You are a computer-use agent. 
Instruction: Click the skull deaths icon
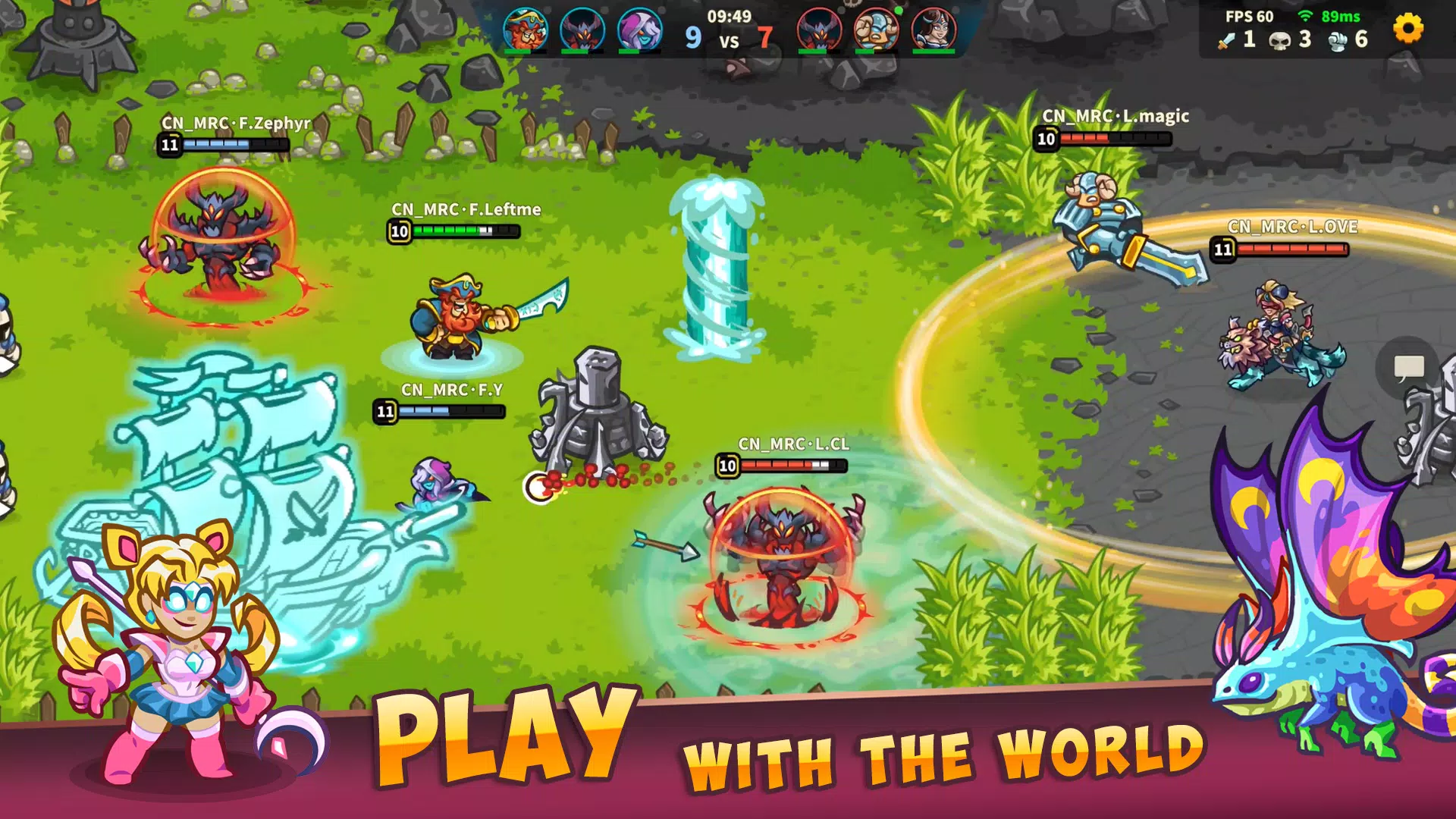click(1282, 39)
